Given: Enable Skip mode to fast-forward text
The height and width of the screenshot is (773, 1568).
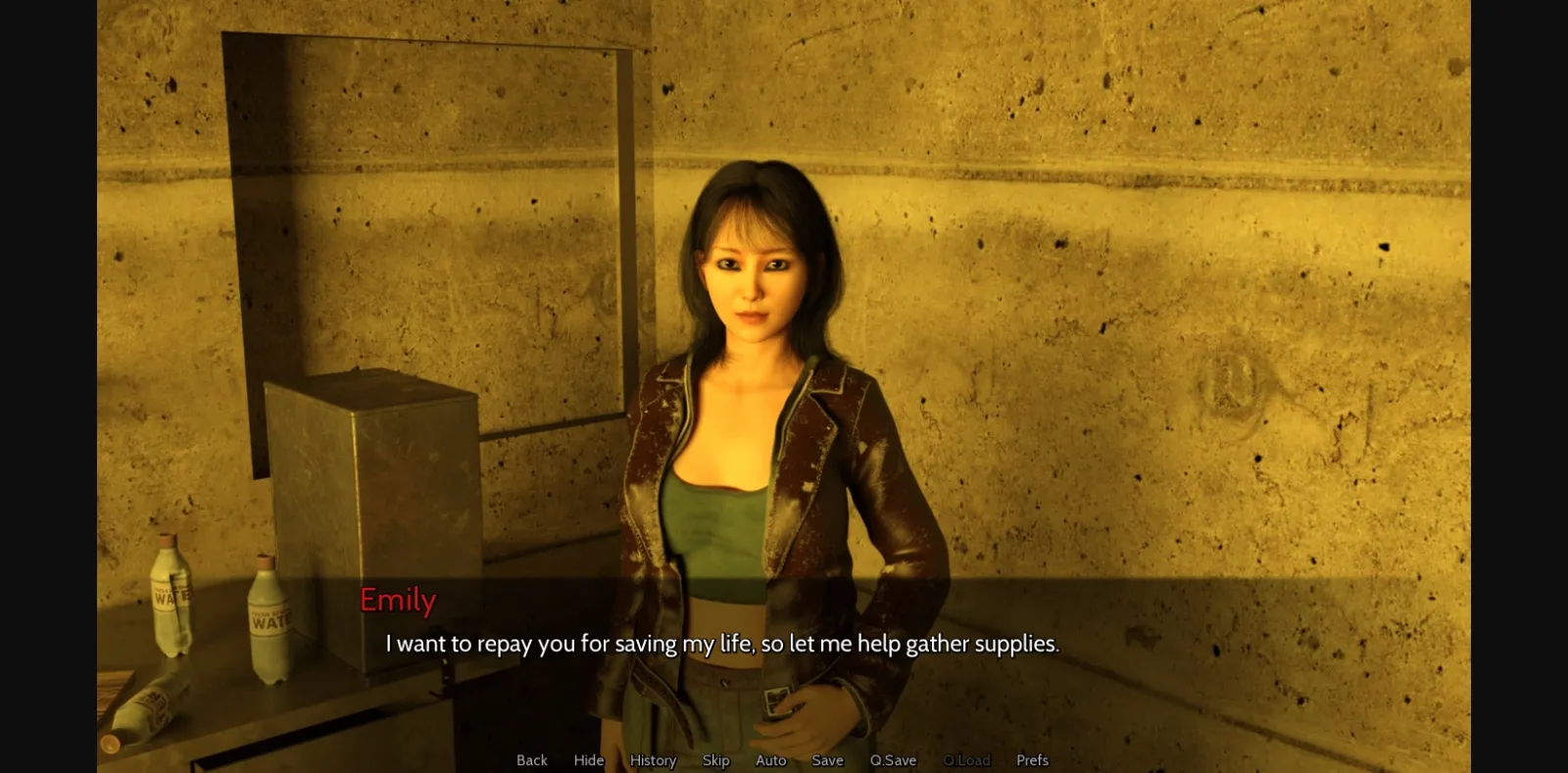Looking at the screenshot, I should (x=715, y=760).
